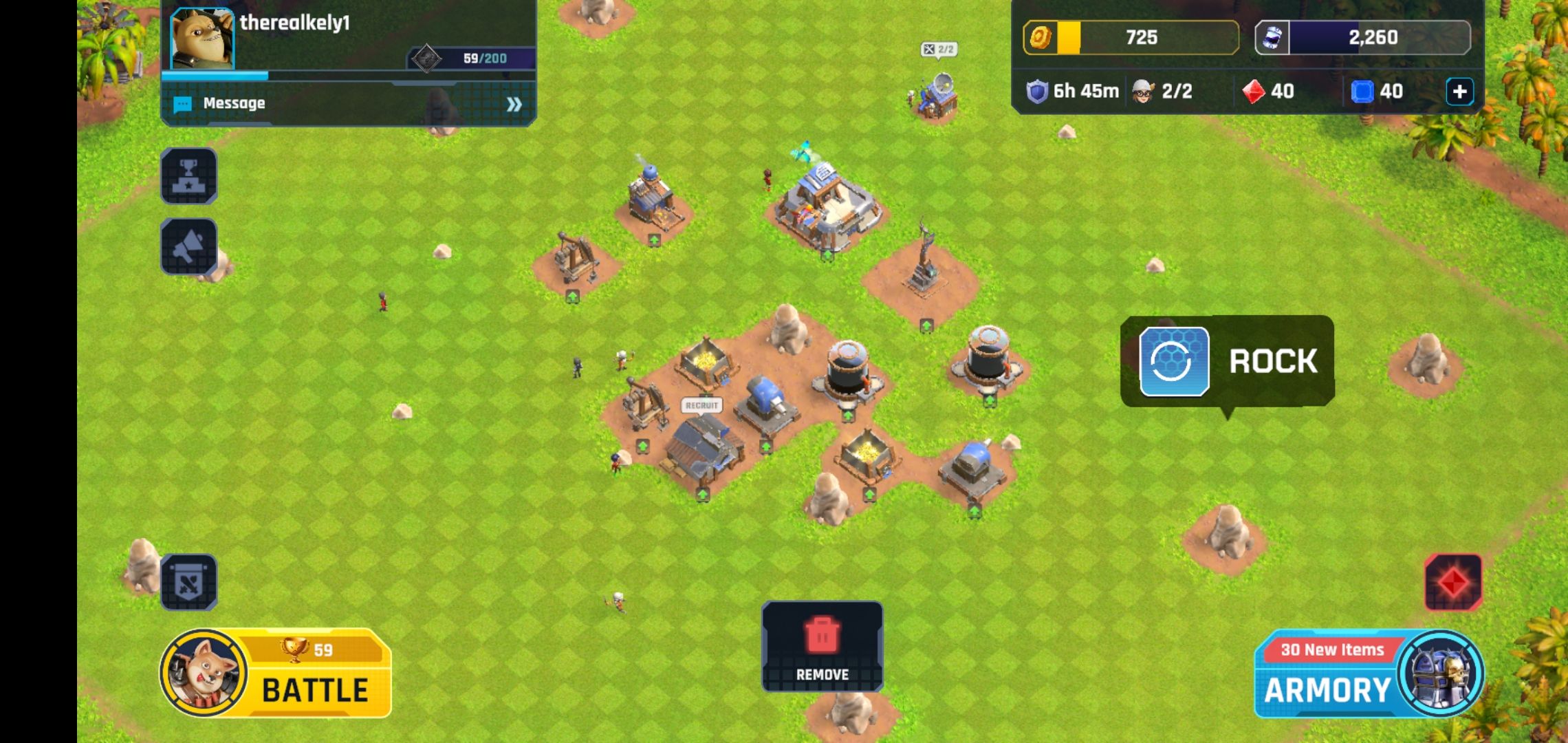Add currency with the plus button
The height and width of the screenshot is (743, 1568).
coord(1459,91)
